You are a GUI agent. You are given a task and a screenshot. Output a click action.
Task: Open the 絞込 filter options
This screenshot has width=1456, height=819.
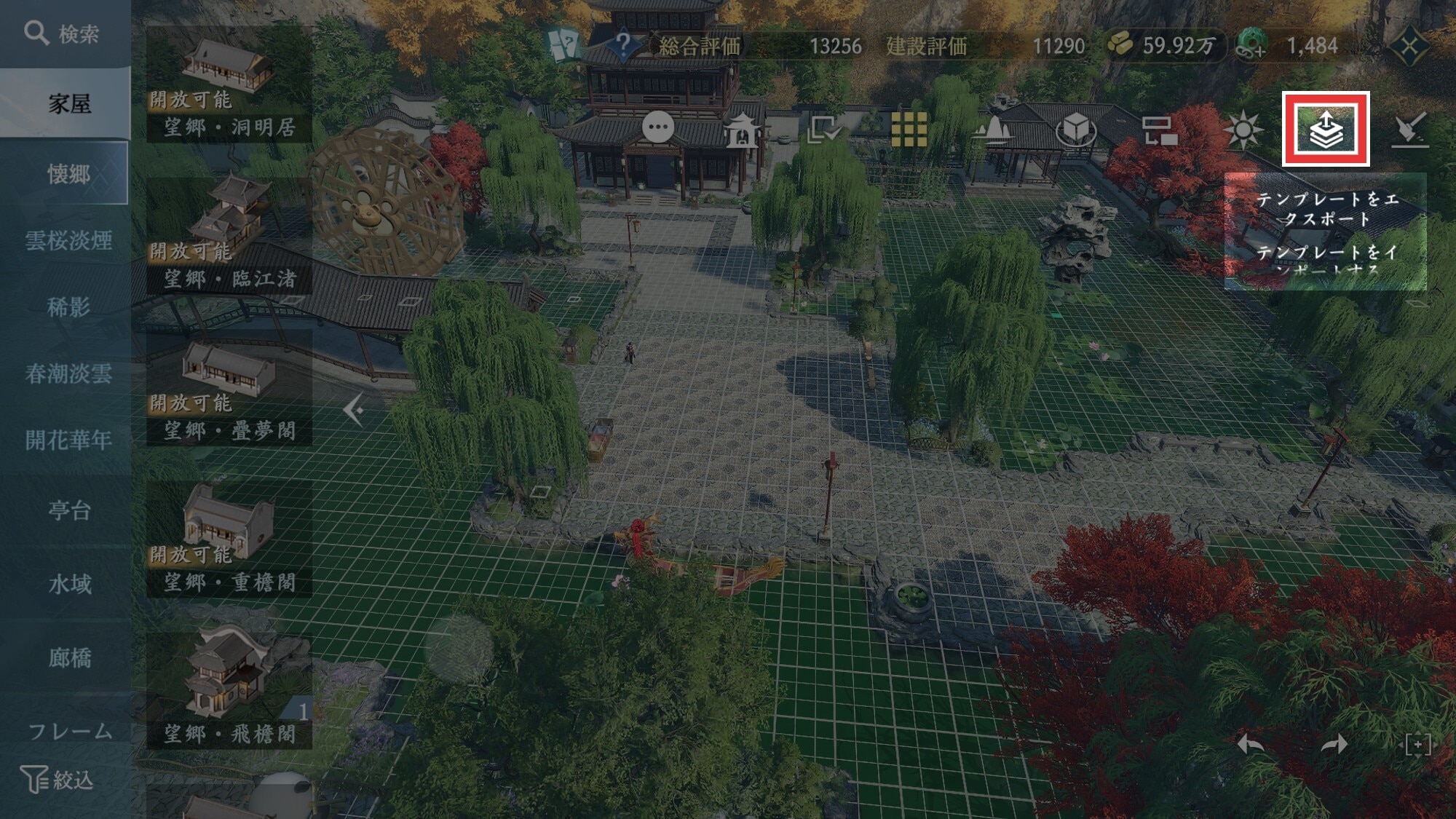tap(58, 780)
